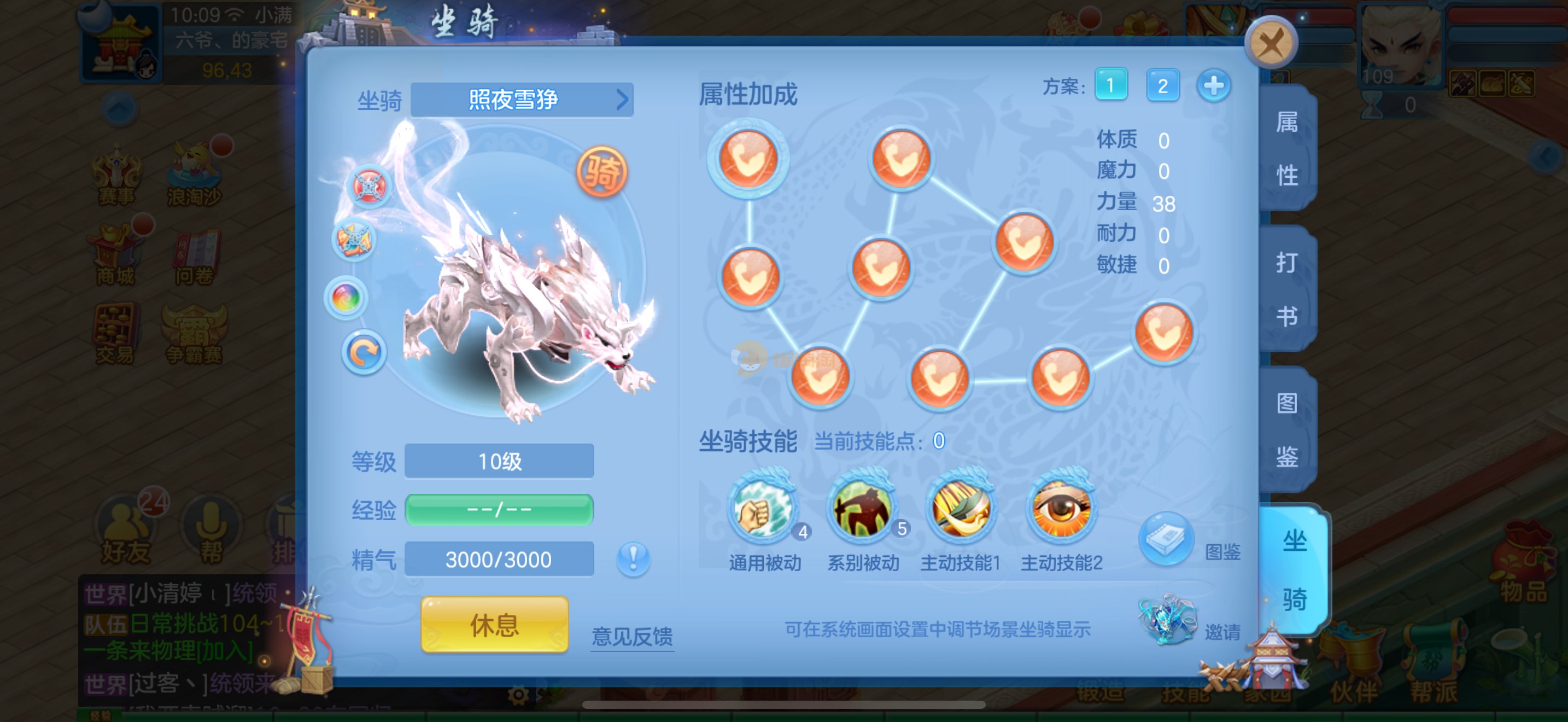Open the 图鉴 book button
The width and height of the screenshot is (1568, 722).
tap(1166, 539)
